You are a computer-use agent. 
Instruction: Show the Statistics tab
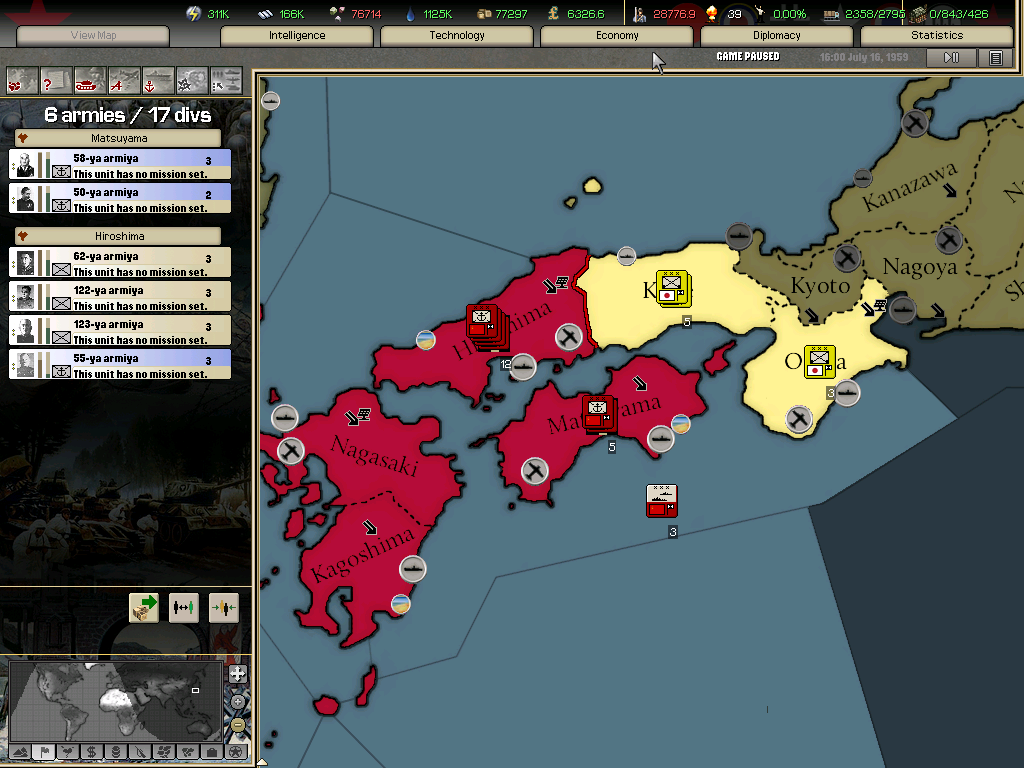[937, 36]
